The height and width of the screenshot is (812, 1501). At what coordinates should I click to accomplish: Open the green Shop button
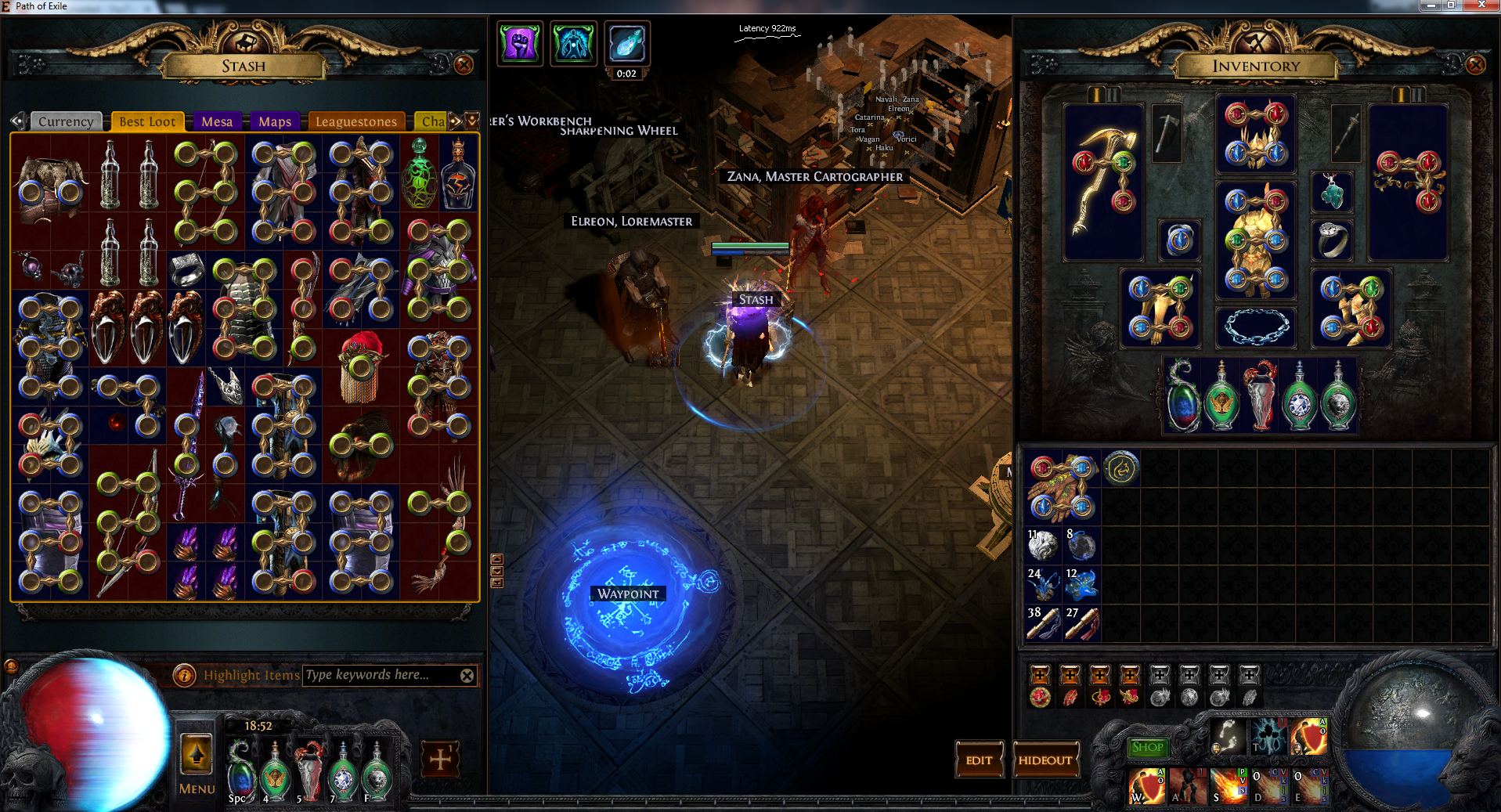(x=1147, y=747)
